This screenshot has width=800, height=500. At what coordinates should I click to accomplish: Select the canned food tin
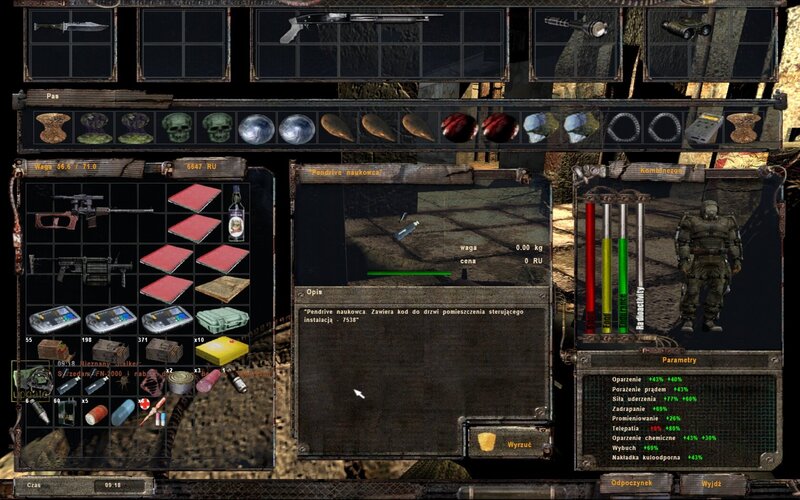tap(181, 381)
